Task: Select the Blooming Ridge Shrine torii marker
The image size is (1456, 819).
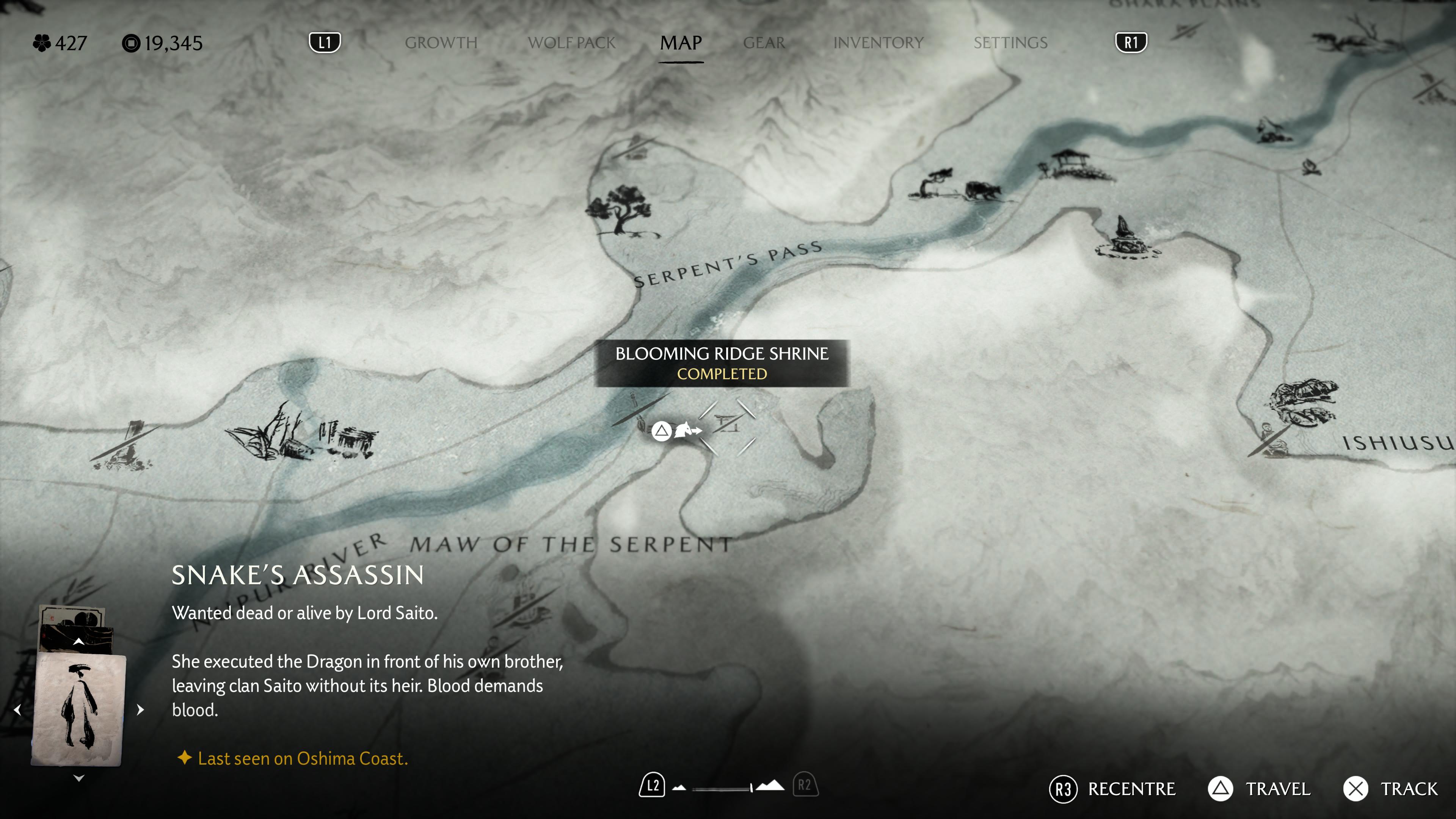Action: click(x=728, y=425)
